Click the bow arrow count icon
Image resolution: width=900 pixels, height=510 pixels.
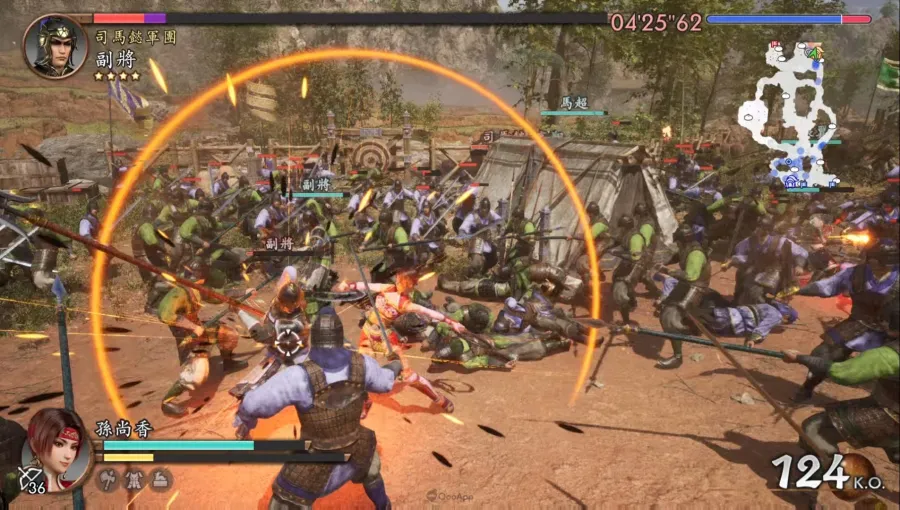click(32, 482)
